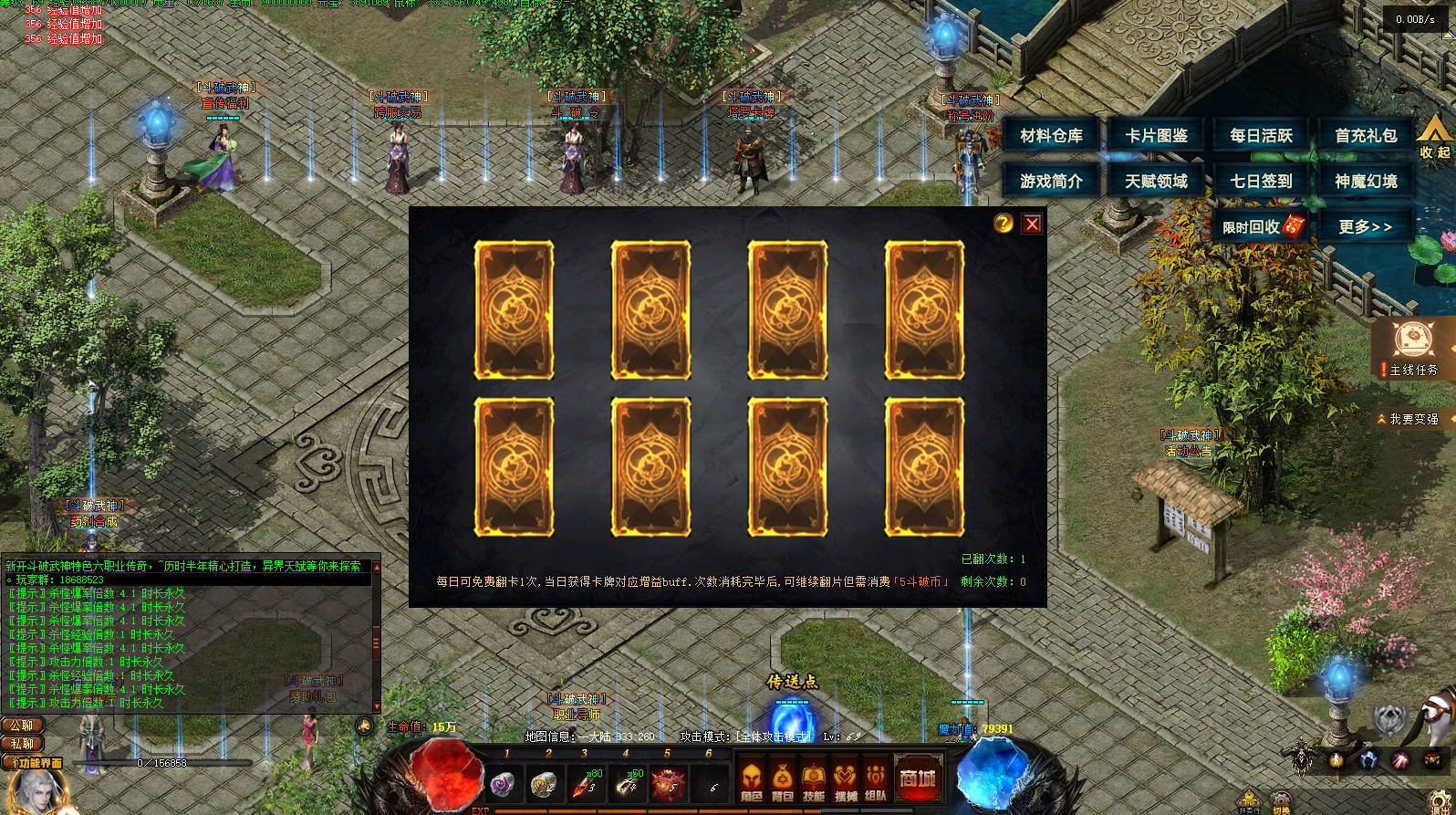Open the 商城 shop

tap(918, 778)
